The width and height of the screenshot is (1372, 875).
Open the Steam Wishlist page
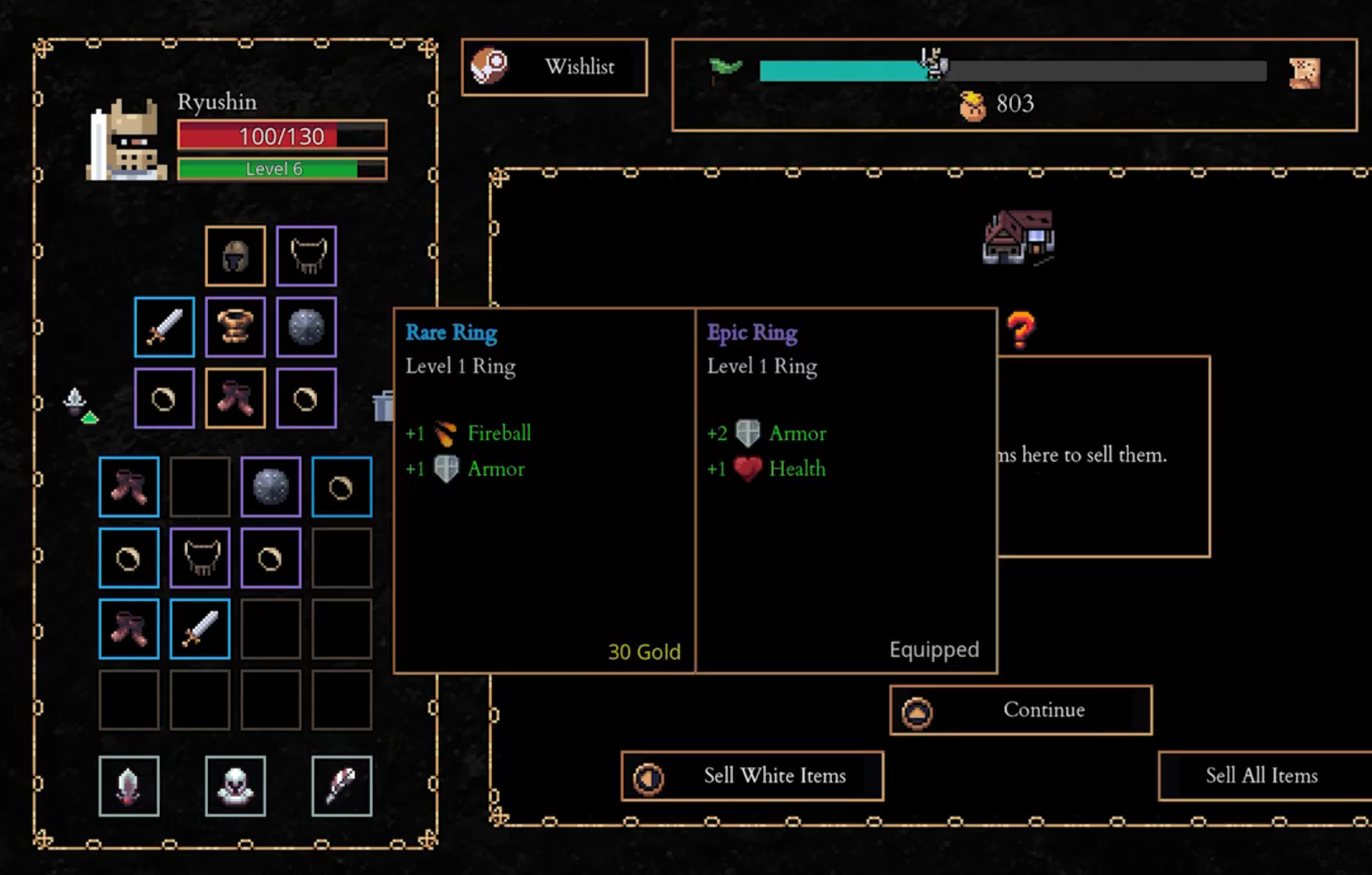click(554, 67)
